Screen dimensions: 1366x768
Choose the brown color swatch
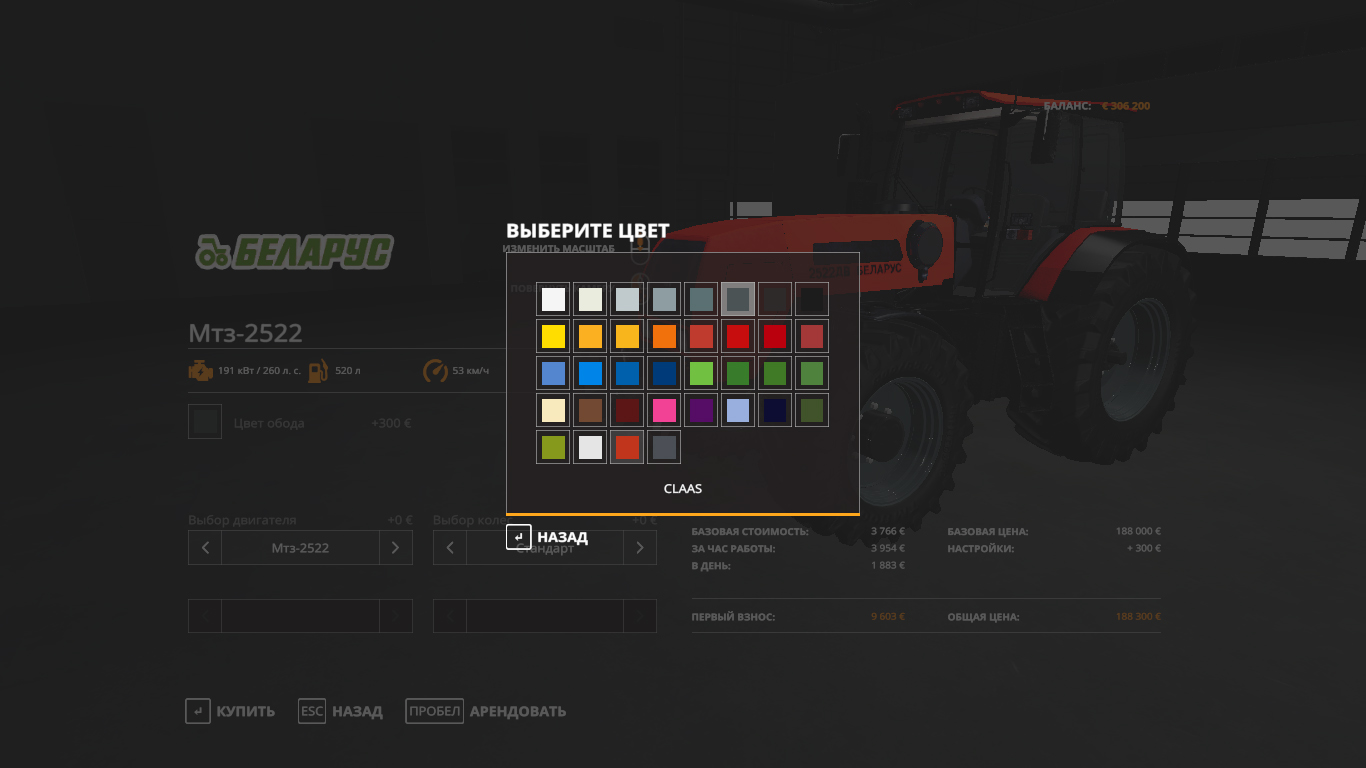click(590, 410)
